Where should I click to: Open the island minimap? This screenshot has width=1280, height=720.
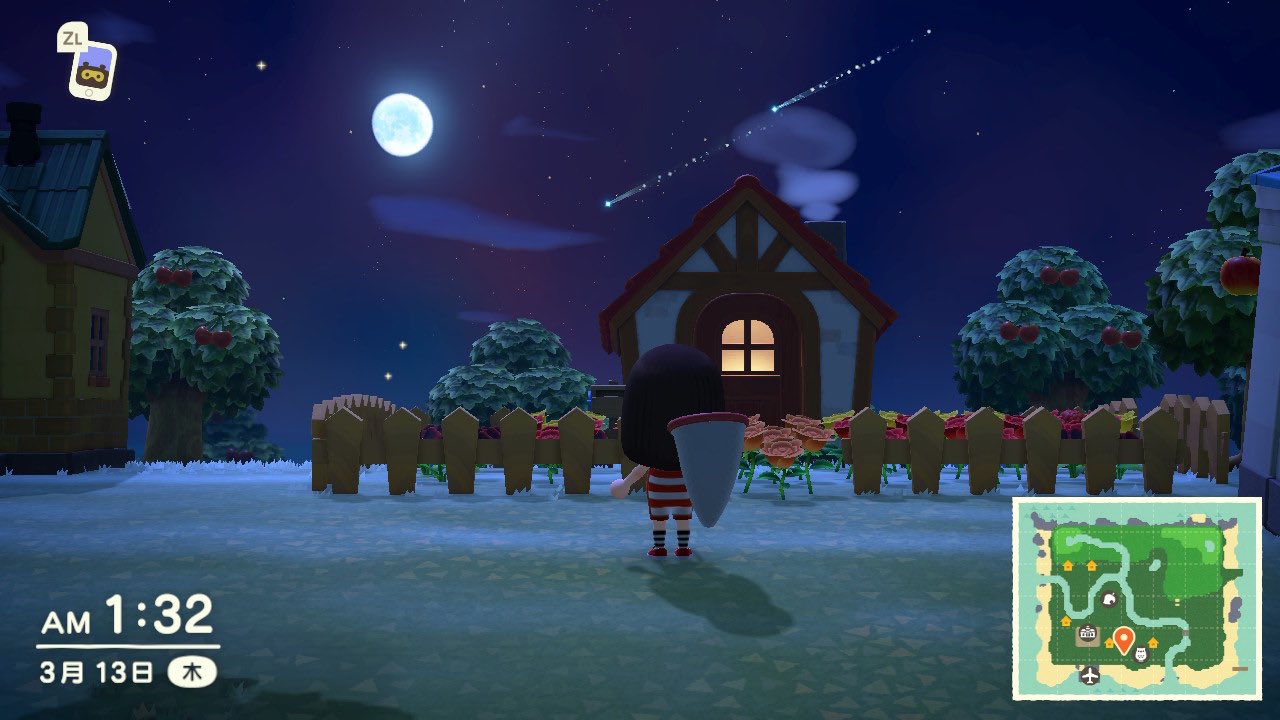pyautogui.click(x=1136, y=597)
